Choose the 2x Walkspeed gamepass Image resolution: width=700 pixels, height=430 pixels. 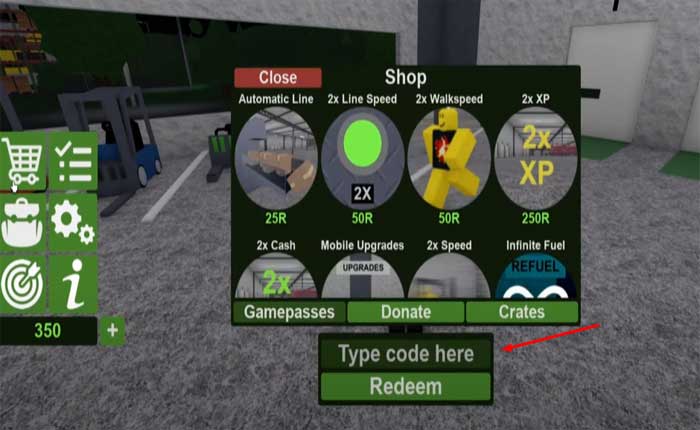[x=449, y=158]
